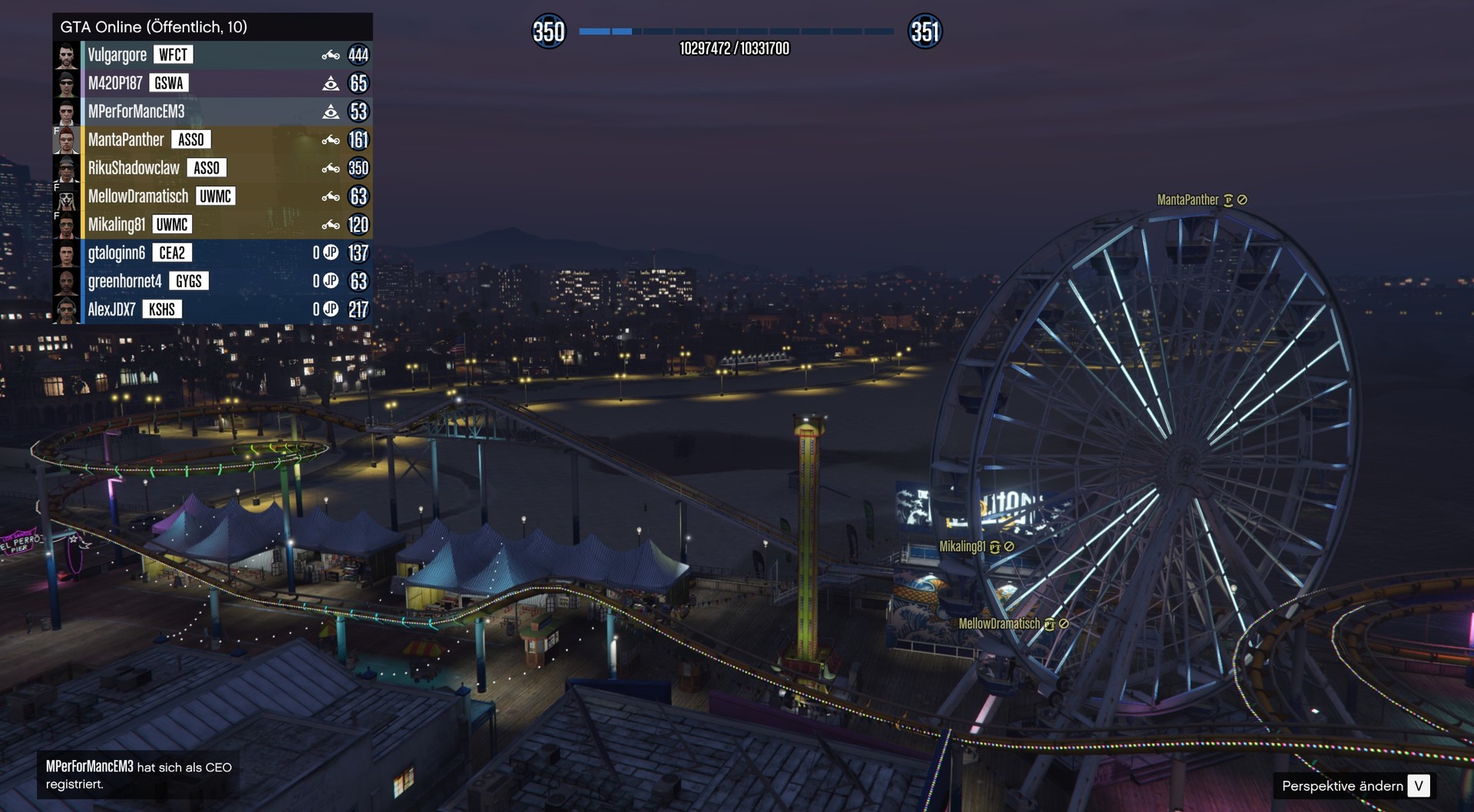Select Vulgargore in the player list
The height and width of the screenshot is (812, 1474).
click(117, 55)
